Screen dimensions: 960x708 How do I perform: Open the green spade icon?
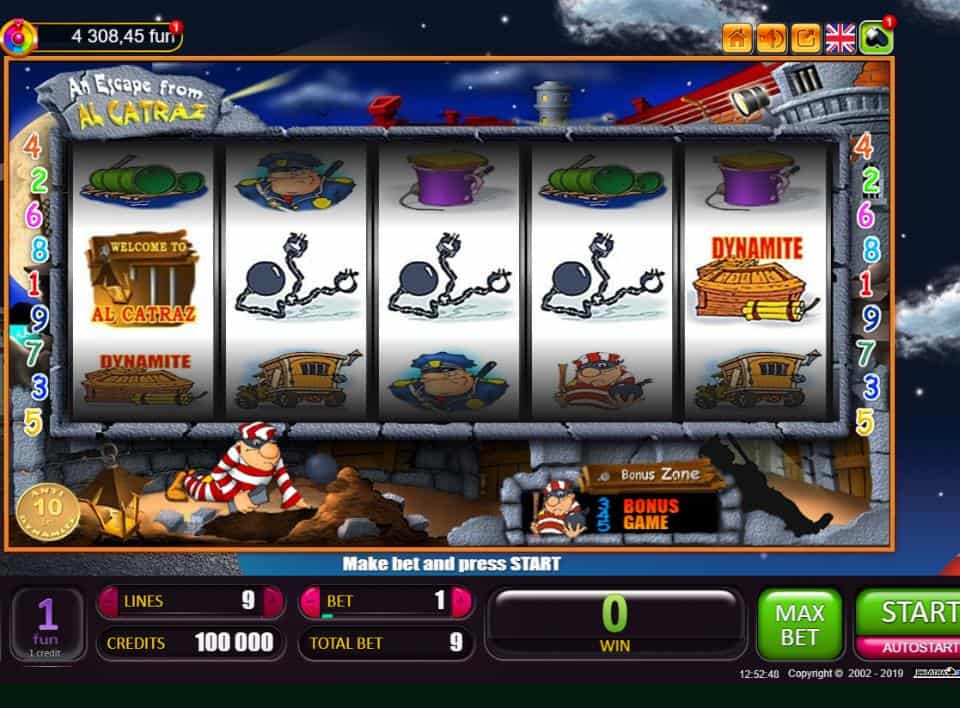875,39
